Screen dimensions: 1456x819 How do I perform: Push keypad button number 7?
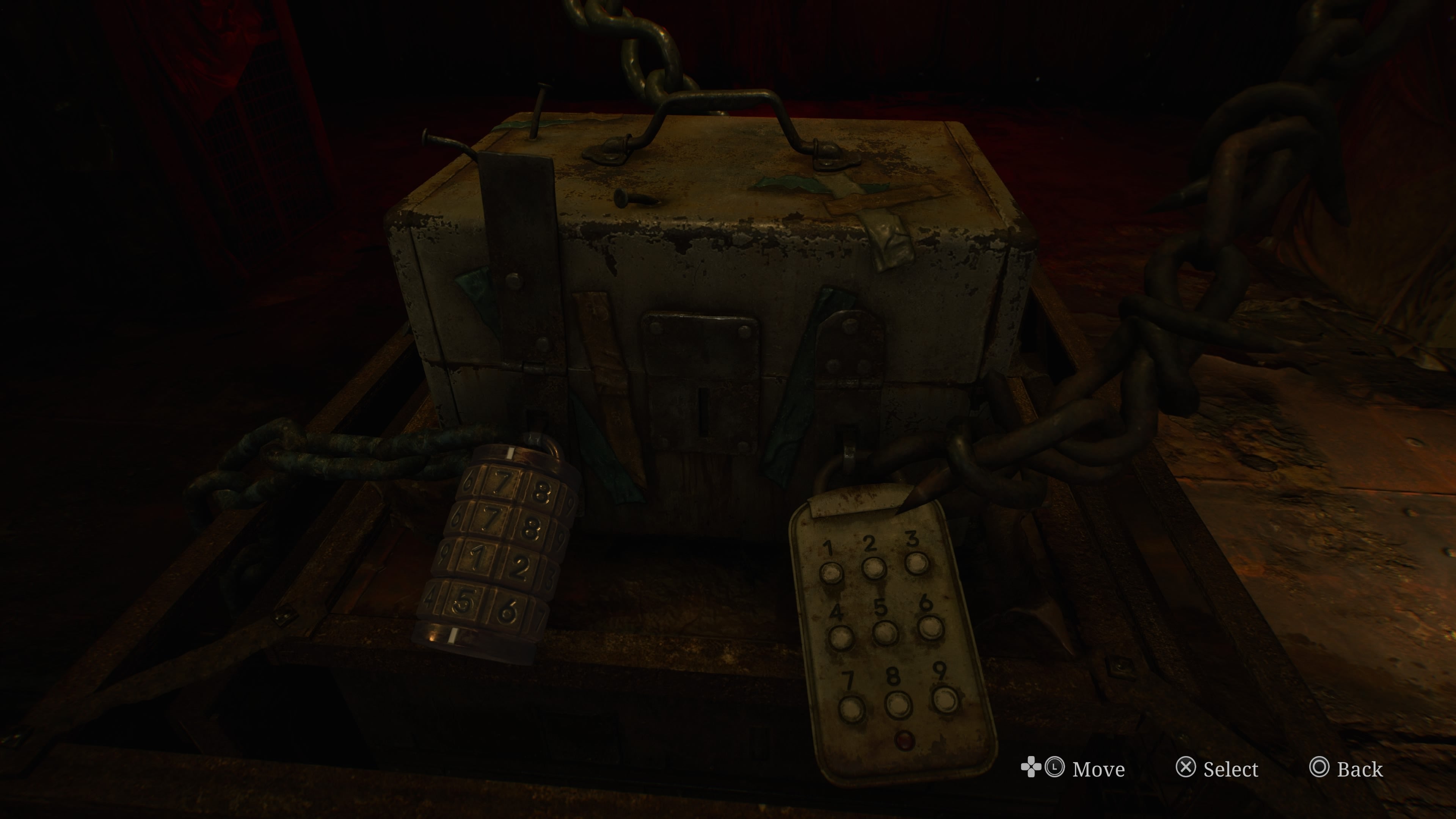click(x=851, y=709)
